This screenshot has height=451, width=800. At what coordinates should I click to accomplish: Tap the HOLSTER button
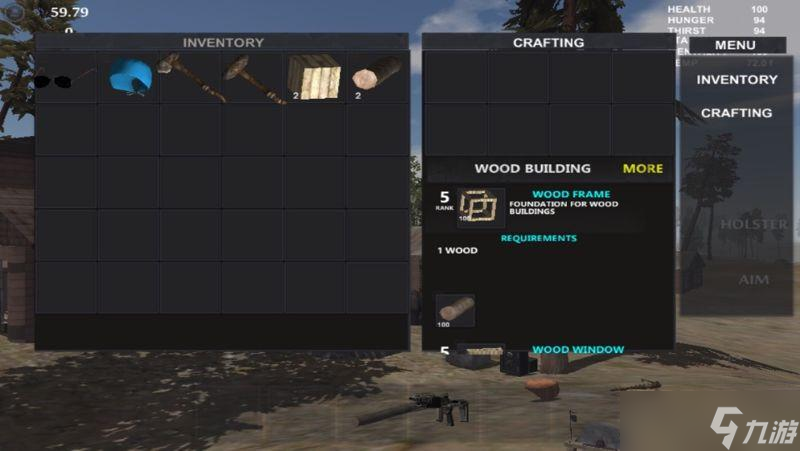753,224
